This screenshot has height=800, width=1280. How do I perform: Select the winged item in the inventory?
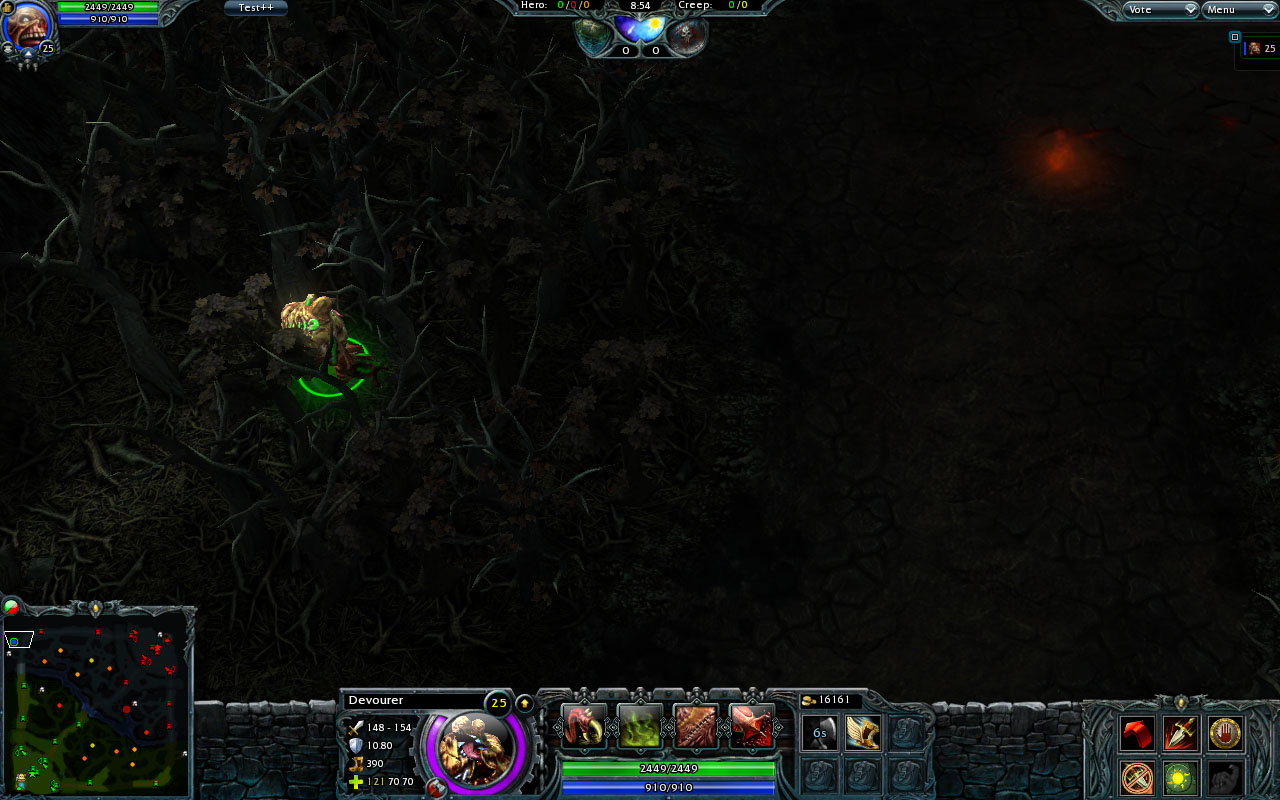point(863,733)
